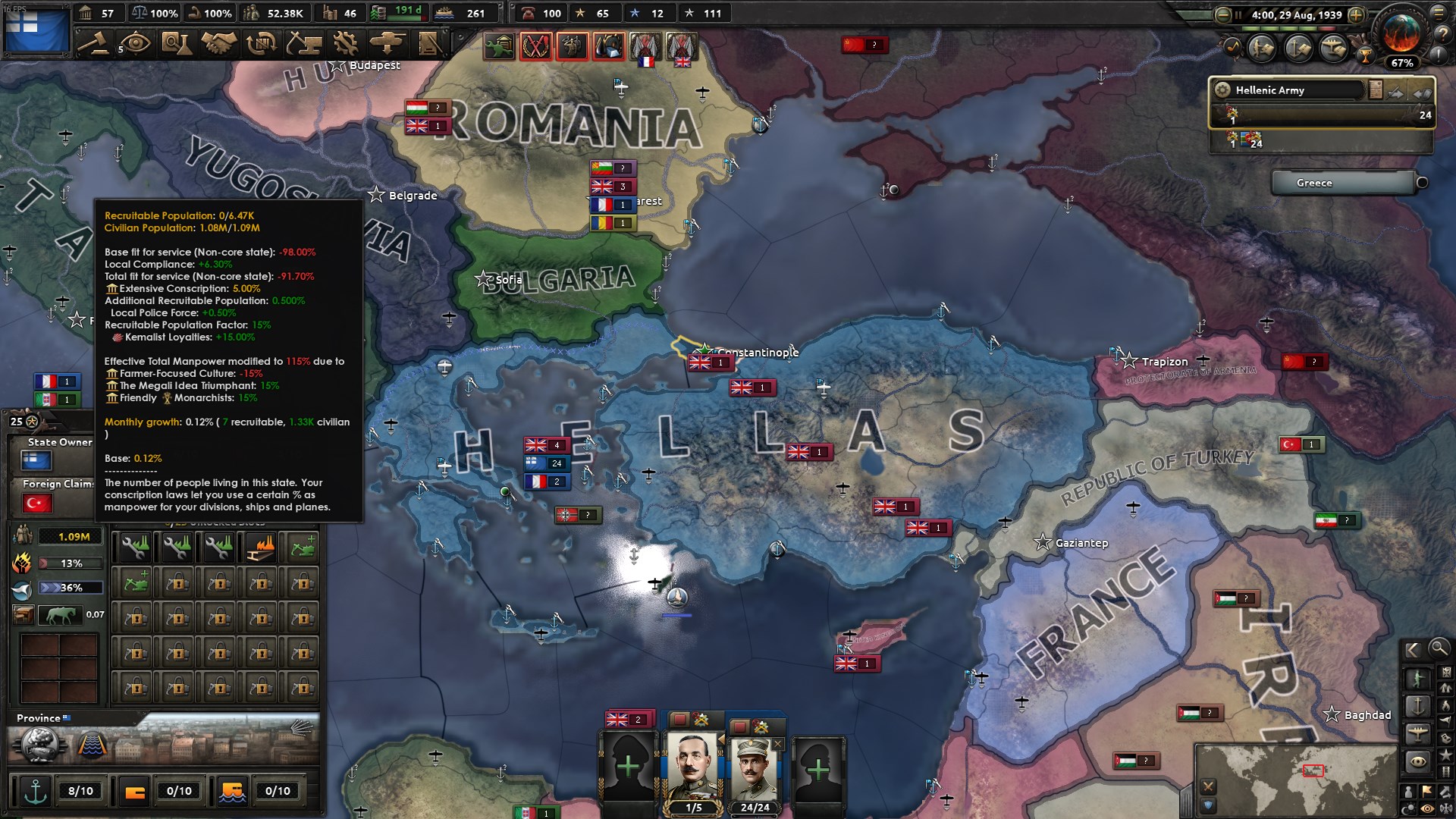Image resolution: width=1456 pixels, height=819 pixels.
Task: Open the Research tab with the flask icon
Action: tap(177, 44)
